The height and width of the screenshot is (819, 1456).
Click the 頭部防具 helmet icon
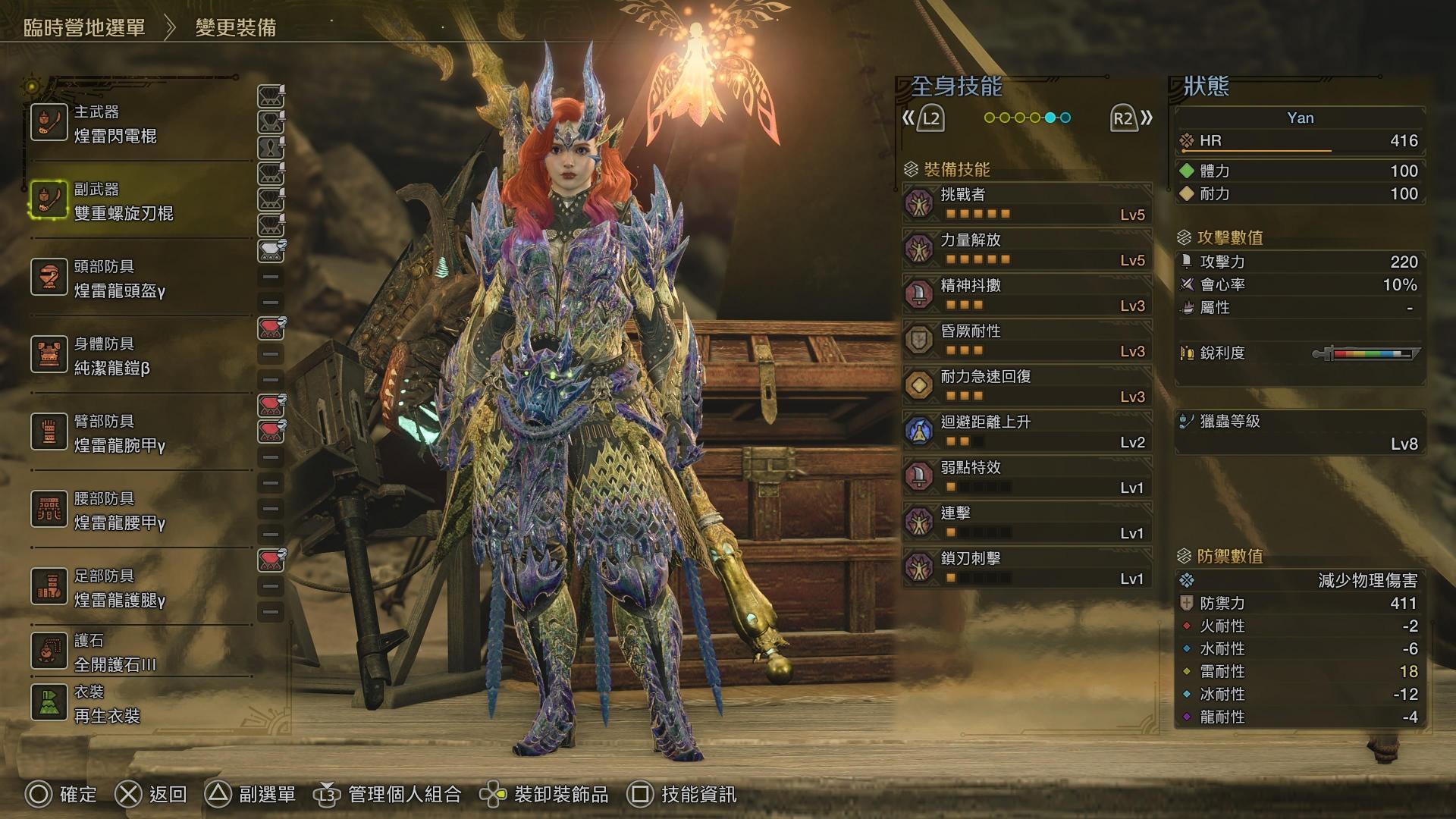click(x=49, y=278)
